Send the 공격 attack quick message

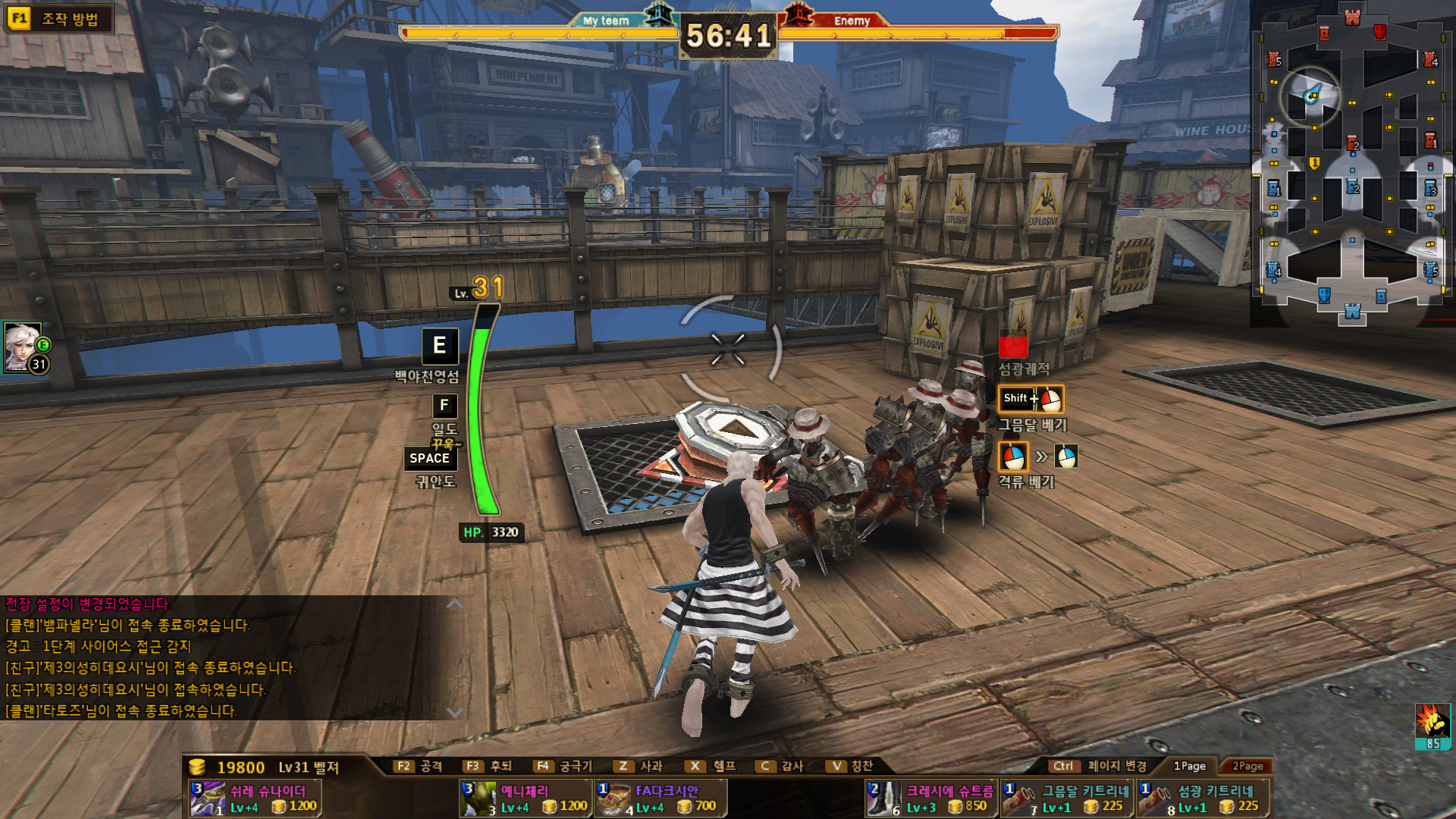click(x=419, y=766)
